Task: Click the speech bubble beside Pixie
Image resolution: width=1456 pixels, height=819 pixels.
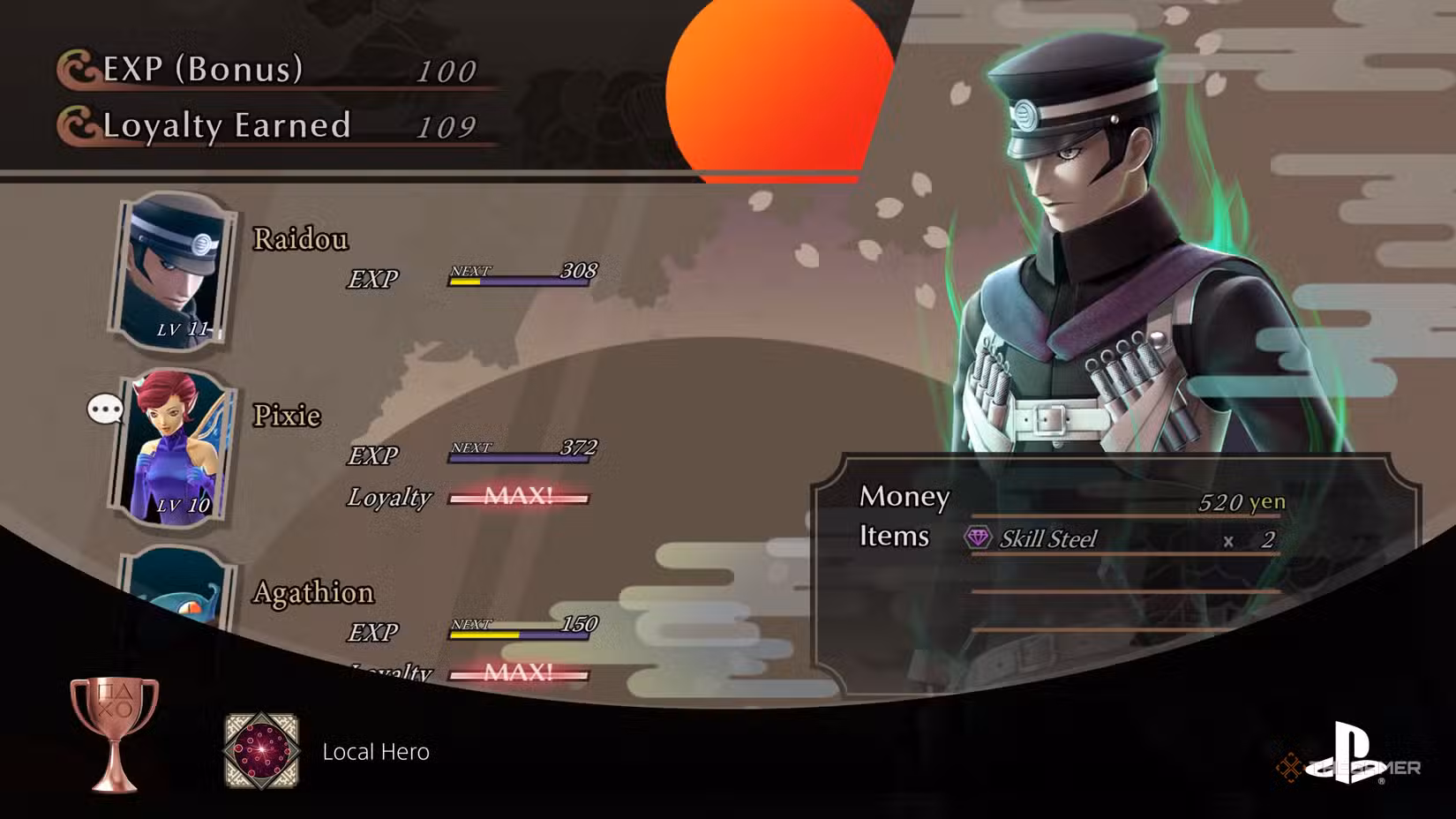Action: click(105, 409)
